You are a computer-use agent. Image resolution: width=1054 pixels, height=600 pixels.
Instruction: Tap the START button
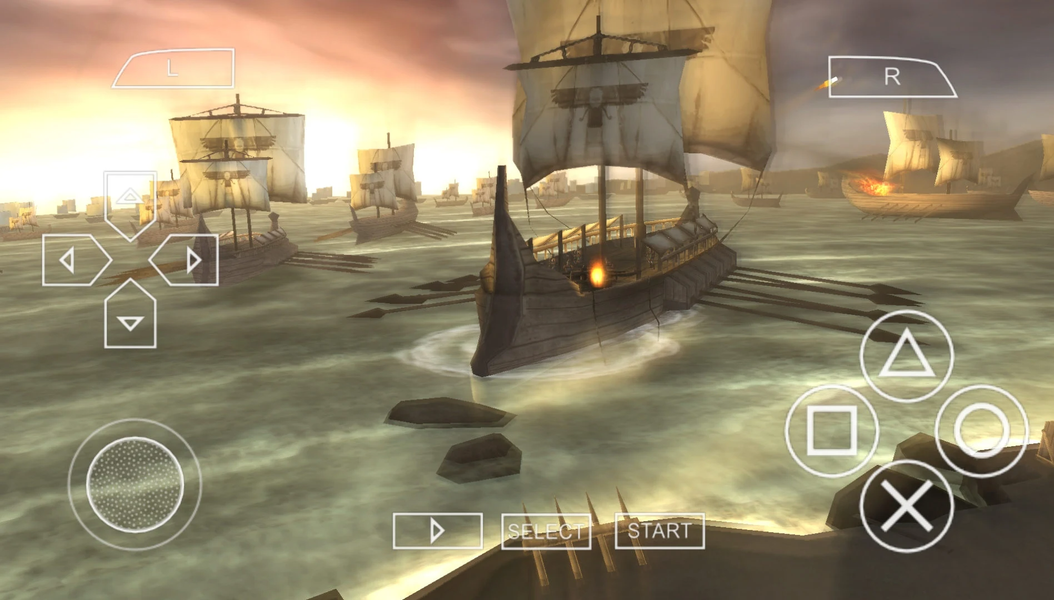coord(659,531)
